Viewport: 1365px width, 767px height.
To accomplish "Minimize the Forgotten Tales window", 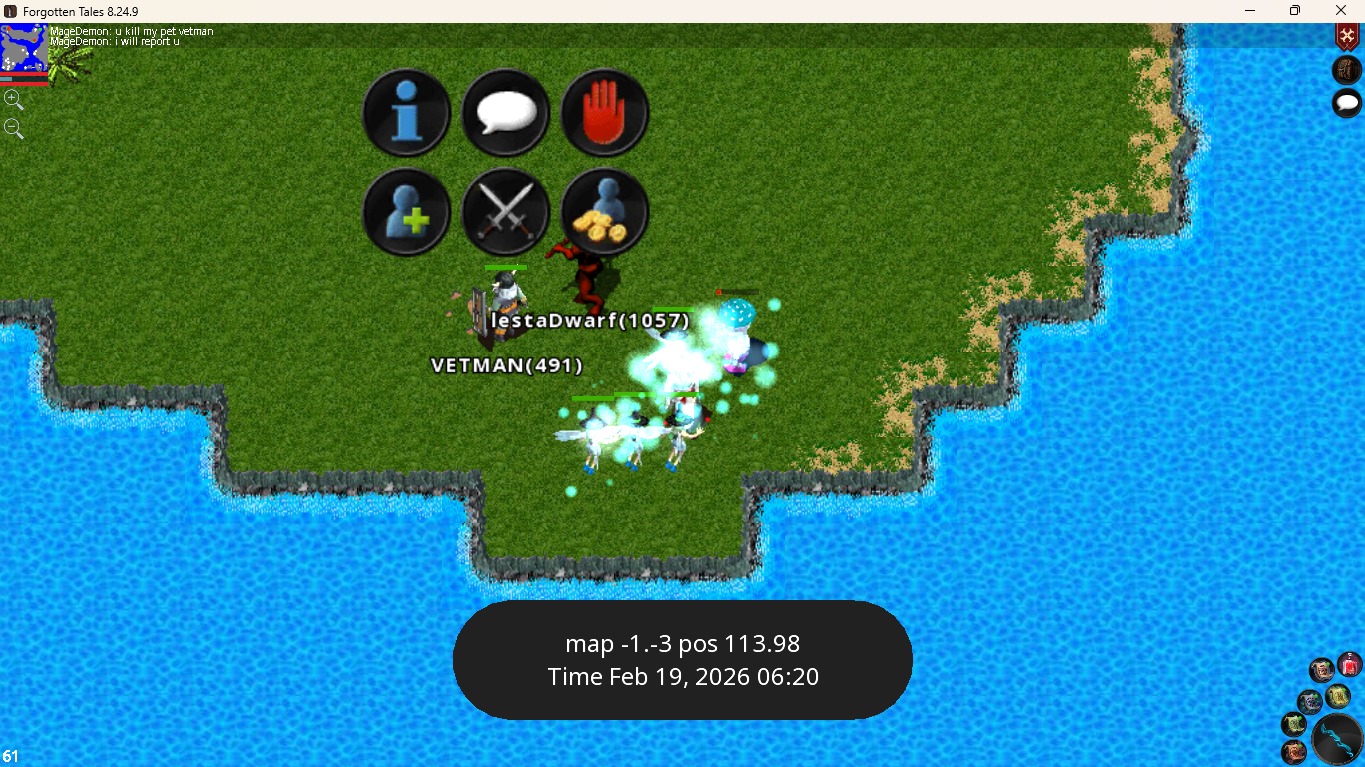I will (x=1250, y=11).
